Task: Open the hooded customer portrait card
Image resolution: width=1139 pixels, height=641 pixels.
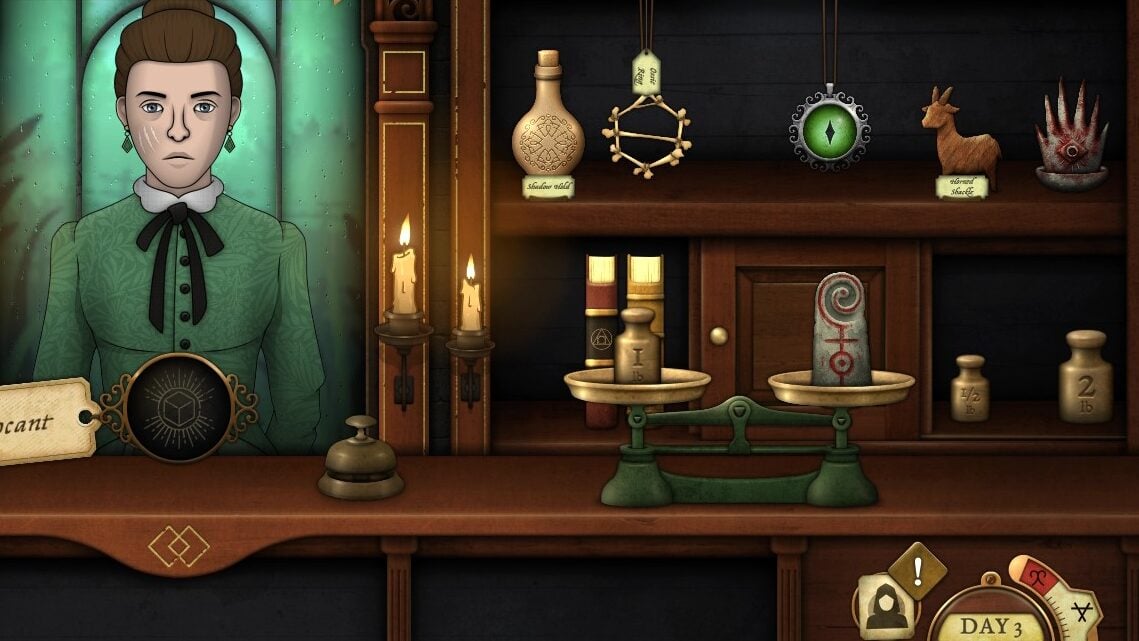Action: 884,604
